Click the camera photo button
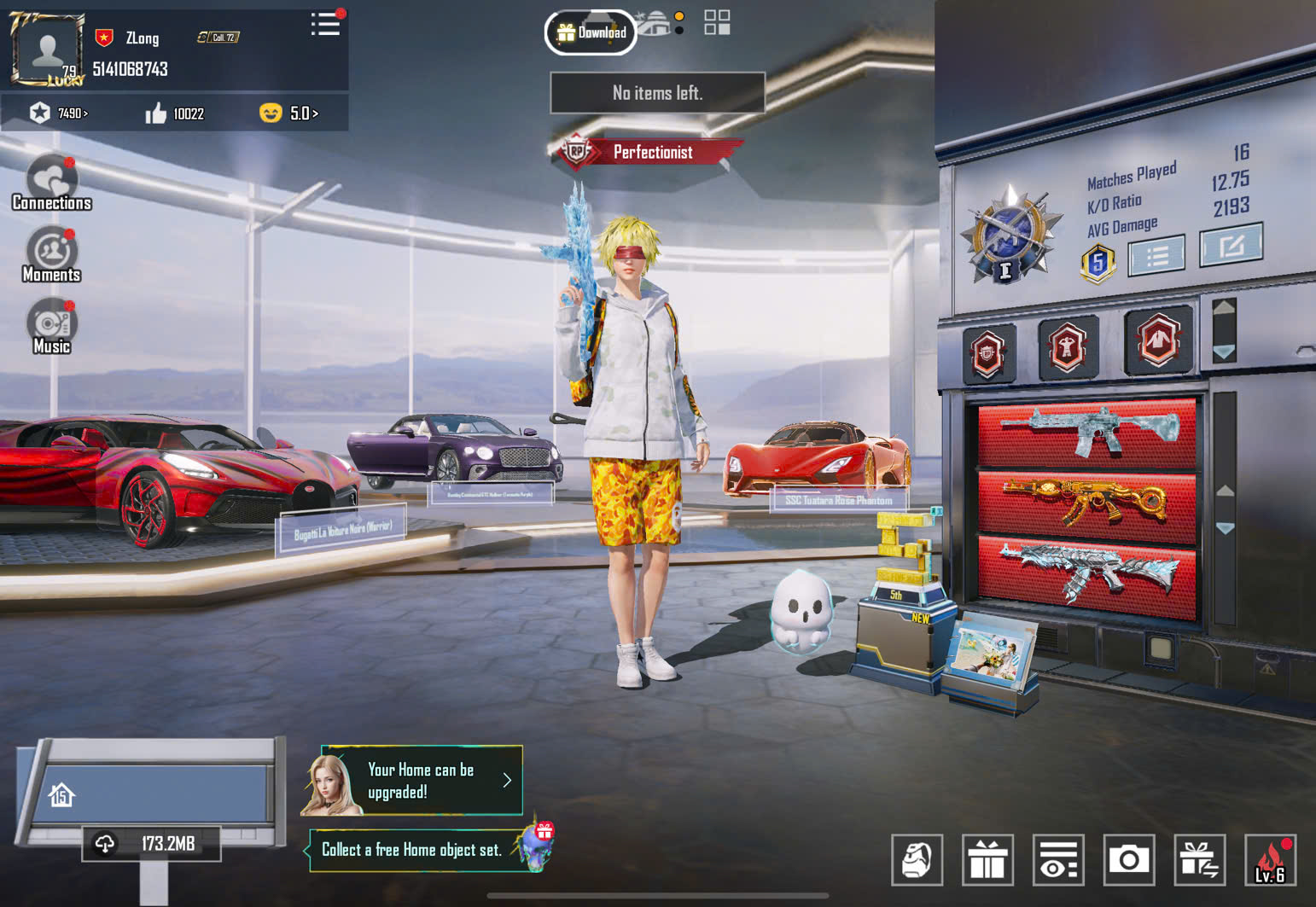This screenshot has height=907, width=1316. click(x=1128, y=859)
